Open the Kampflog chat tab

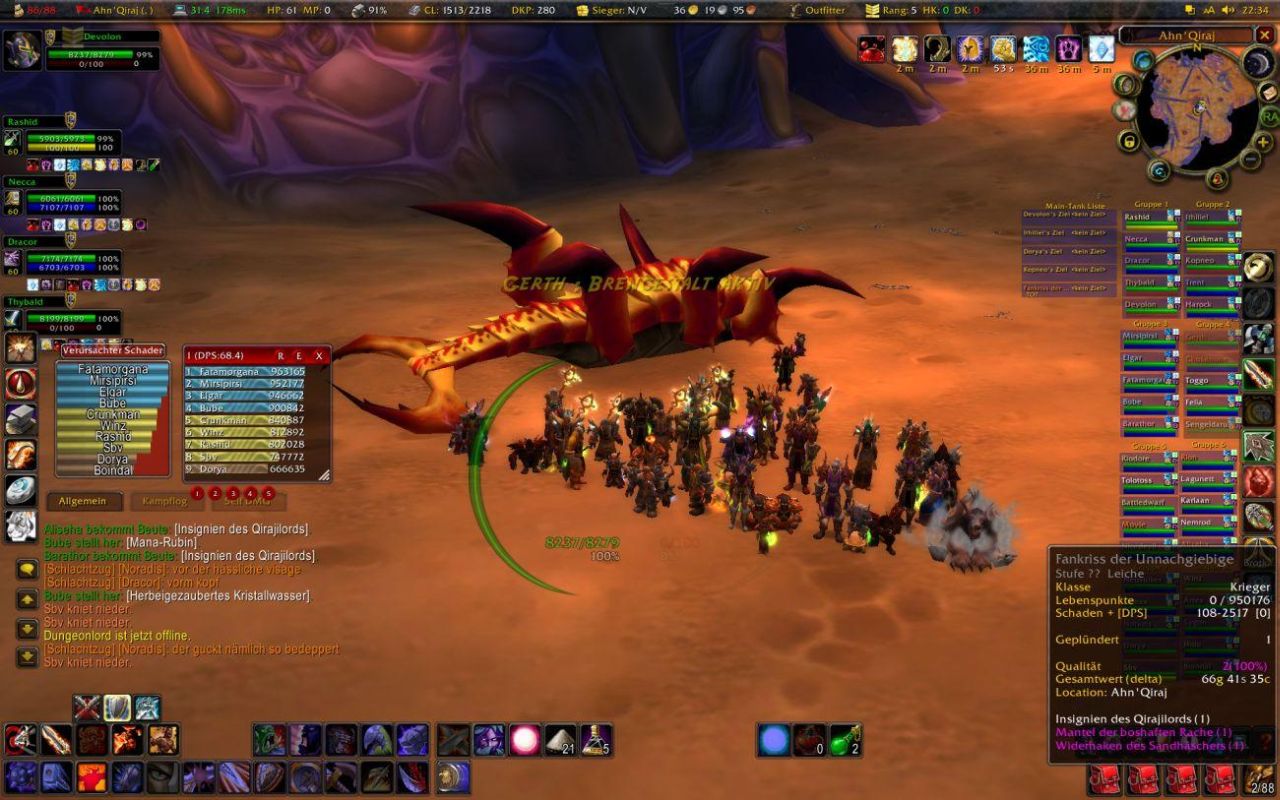click(x=164, y=501)
